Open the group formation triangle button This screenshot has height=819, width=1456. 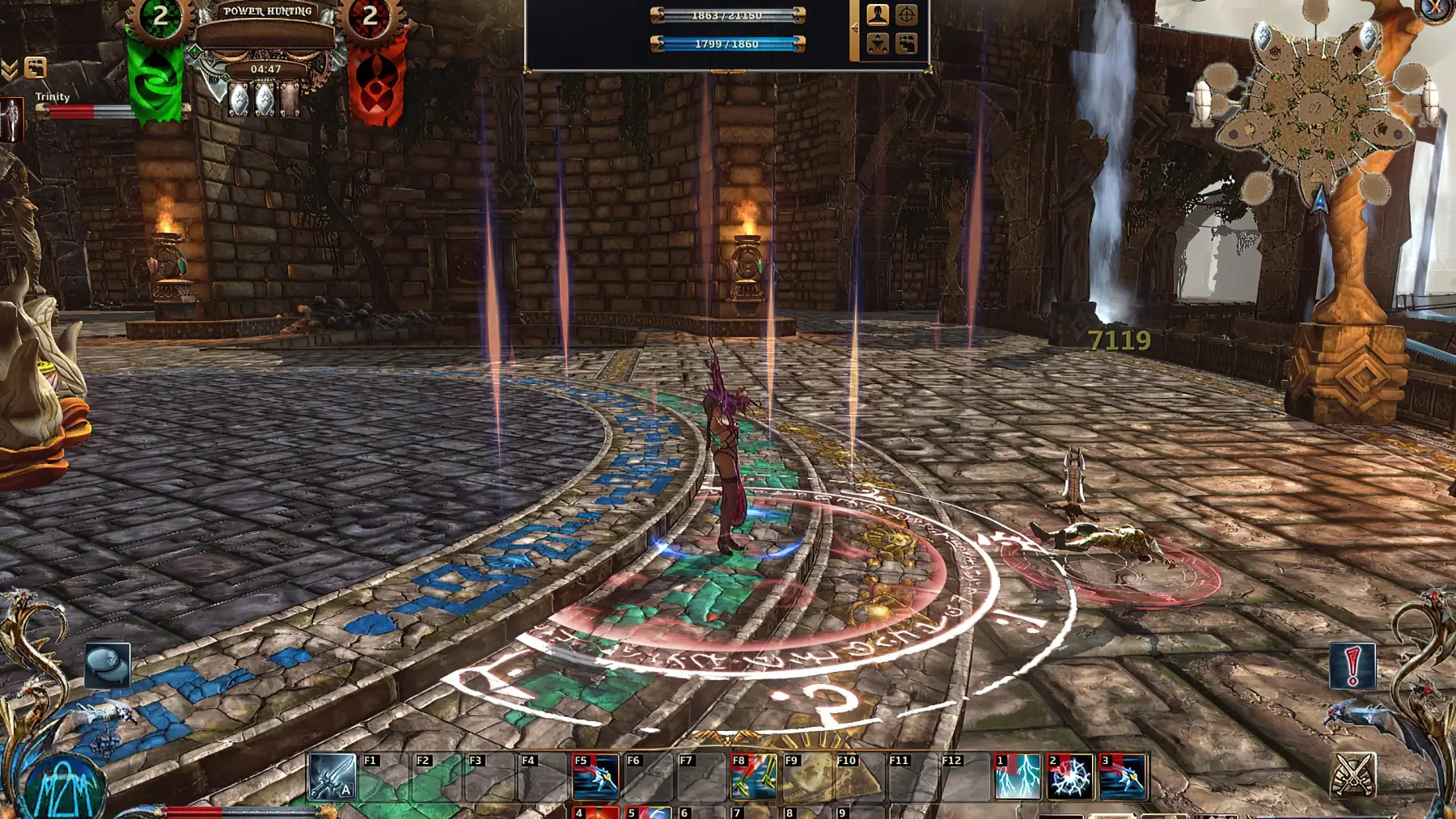[x=878, y=43]
